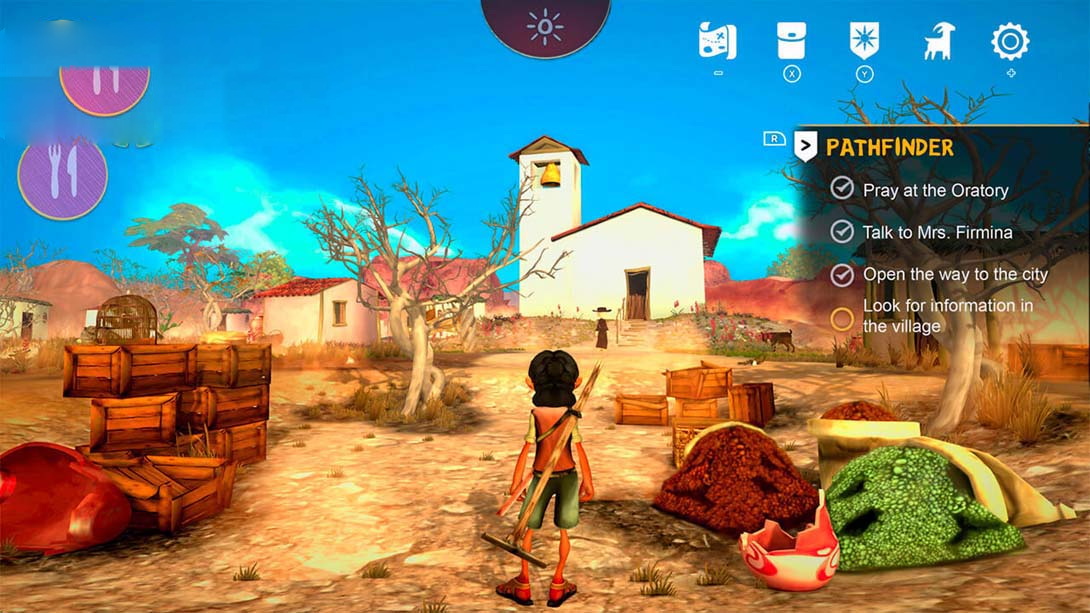This screenshot has width=1090, height=613.
Task: Click the goat icon
Action: click(x=938, y=41)
